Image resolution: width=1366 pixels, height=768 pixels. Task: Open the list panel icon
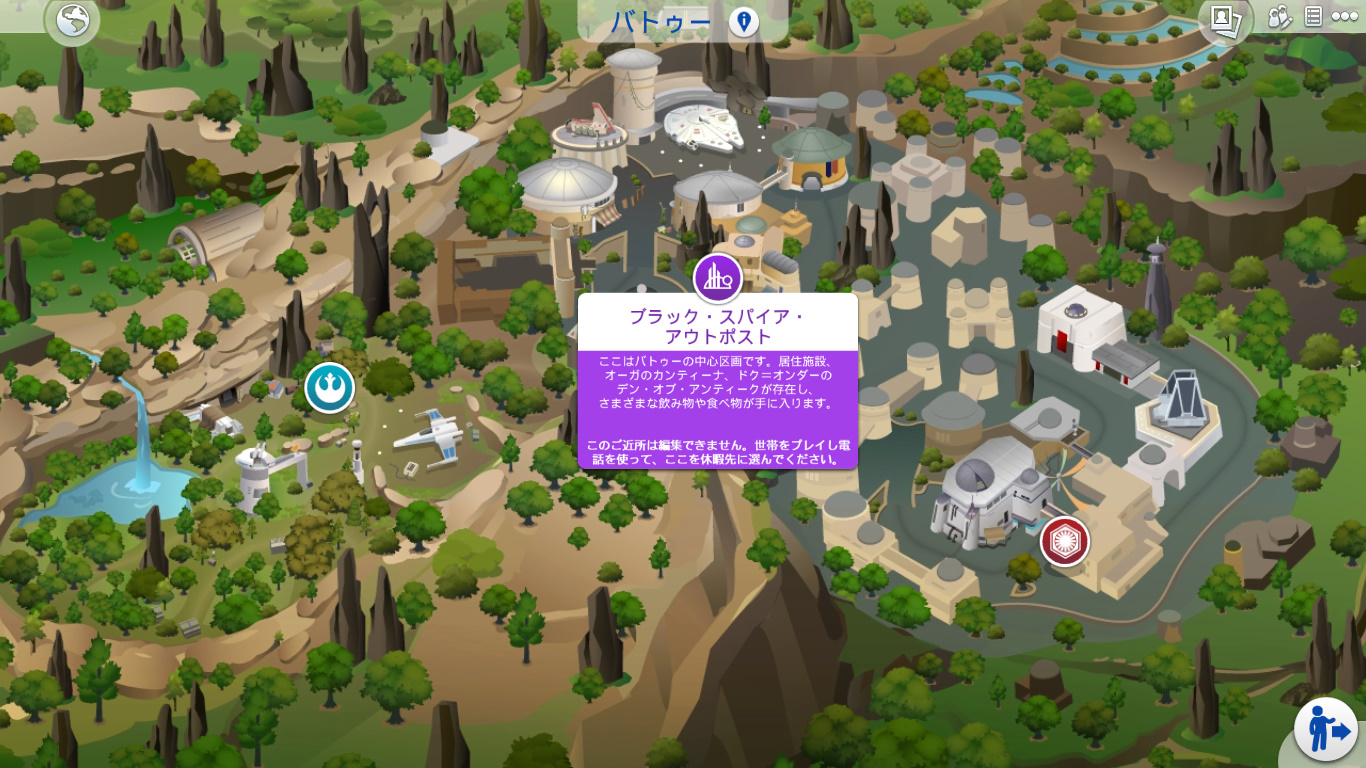click(x=1314, y=17)
